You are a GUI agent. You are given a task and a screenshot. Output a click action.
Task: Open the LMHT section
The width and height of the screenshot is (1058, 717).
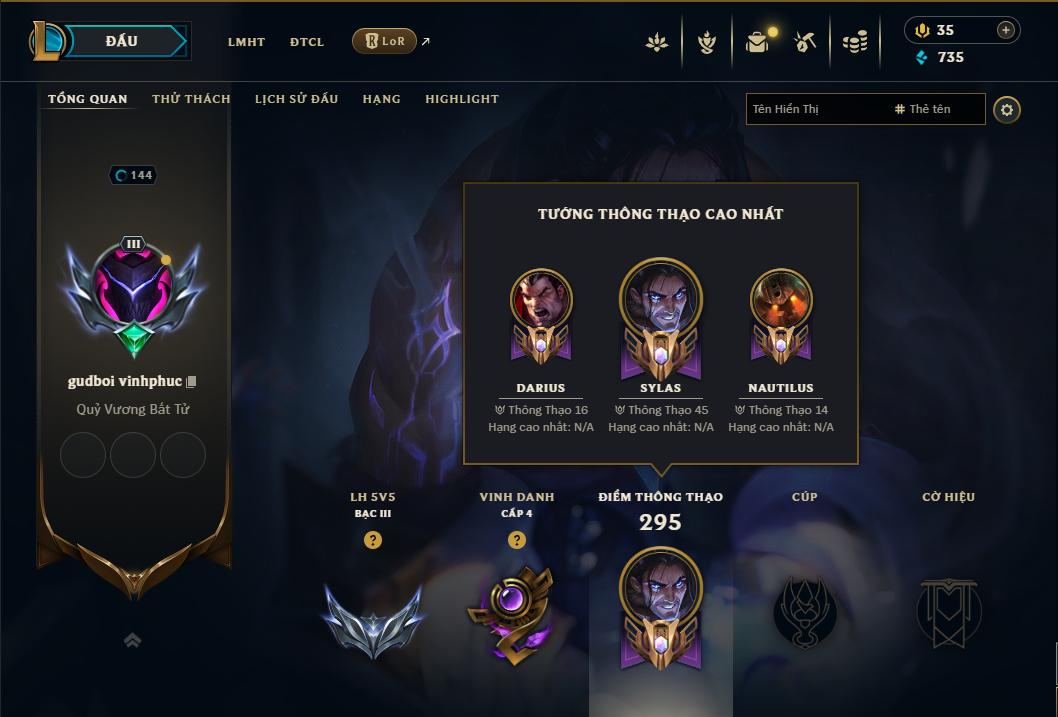[246, 42]
